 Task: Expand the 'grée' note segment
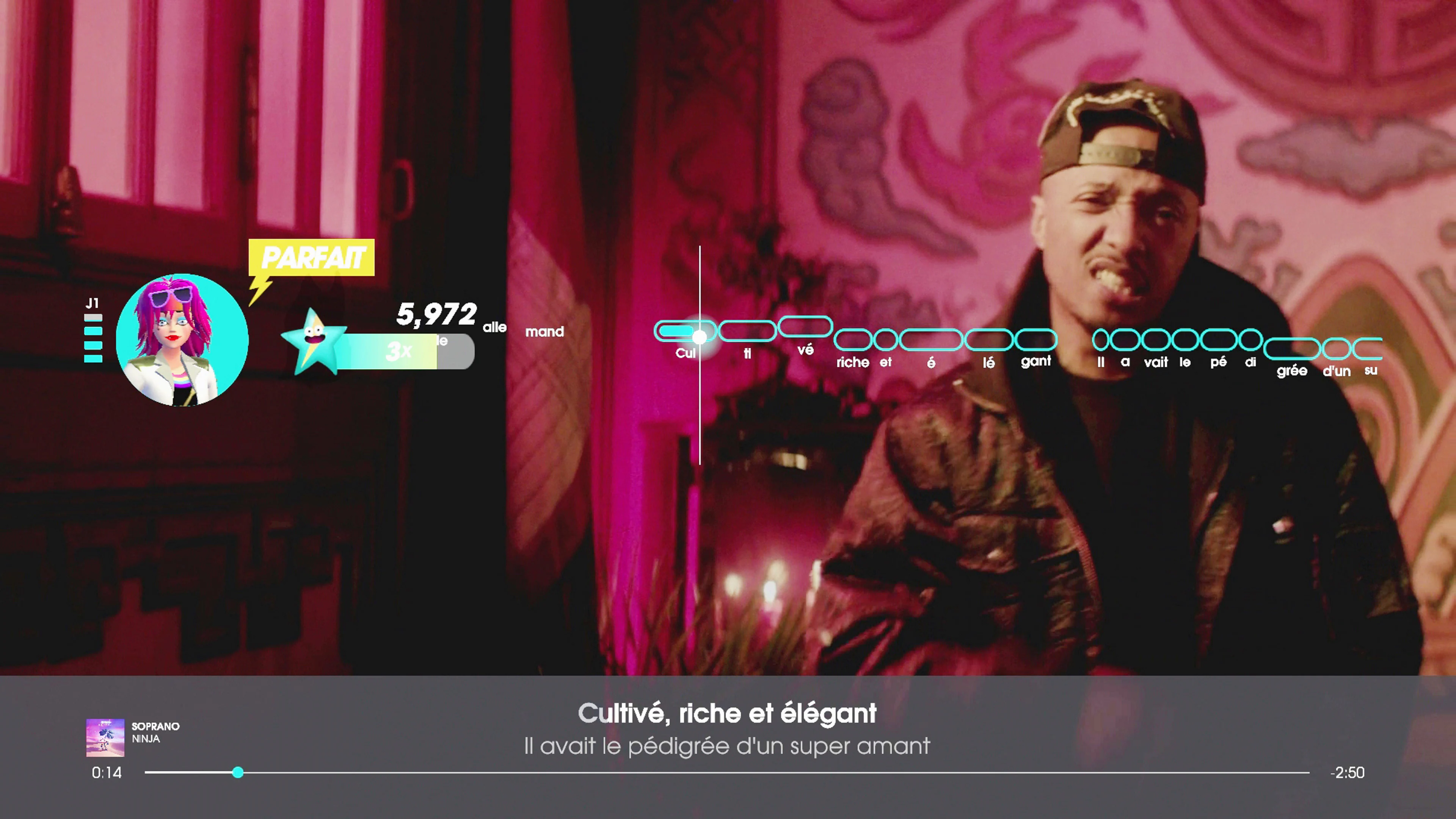coord(1292,349)
